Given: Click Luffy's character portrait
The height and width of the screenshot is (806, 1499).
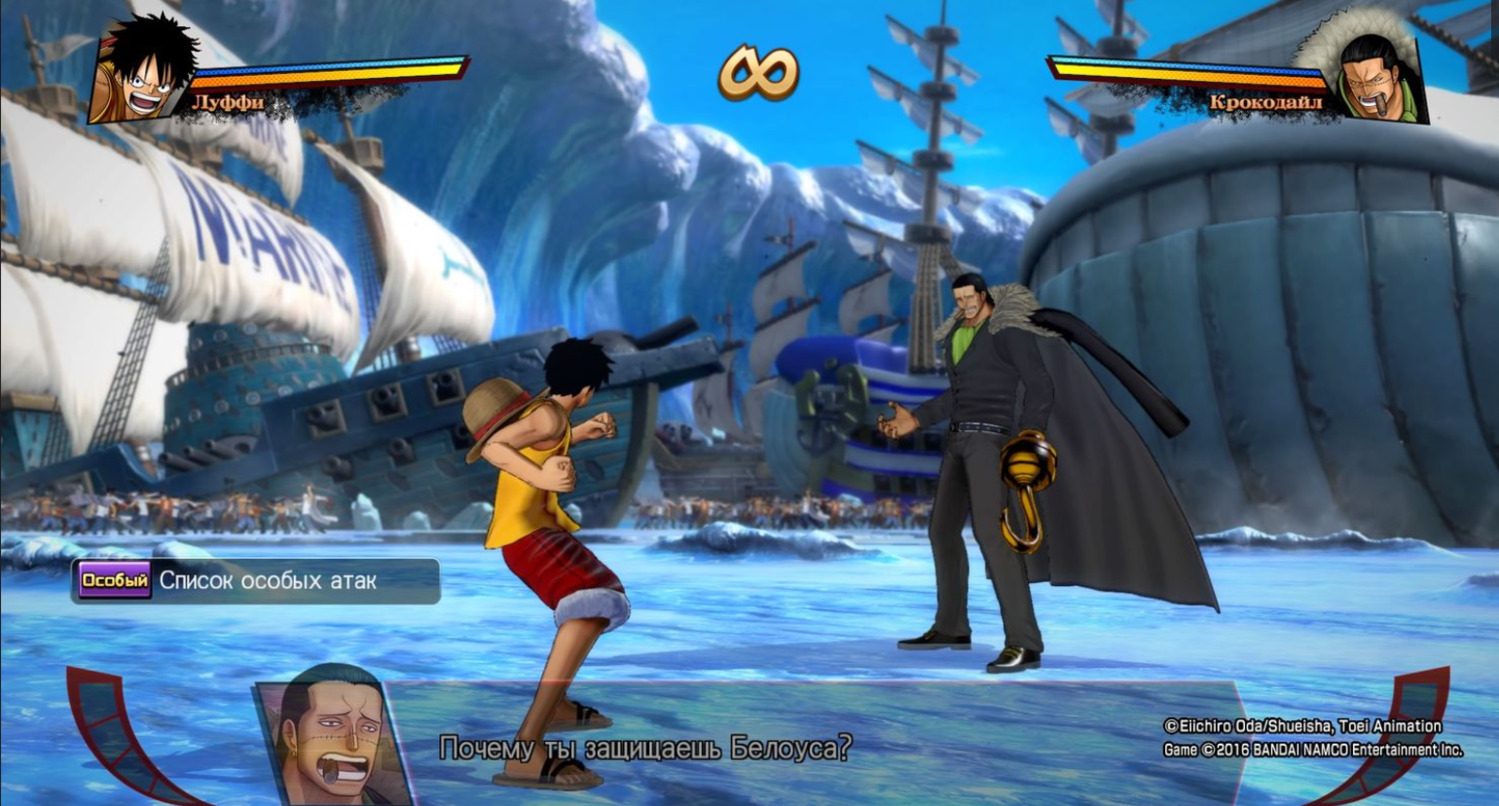Looking at the screenshot, I should click(142, 73).
